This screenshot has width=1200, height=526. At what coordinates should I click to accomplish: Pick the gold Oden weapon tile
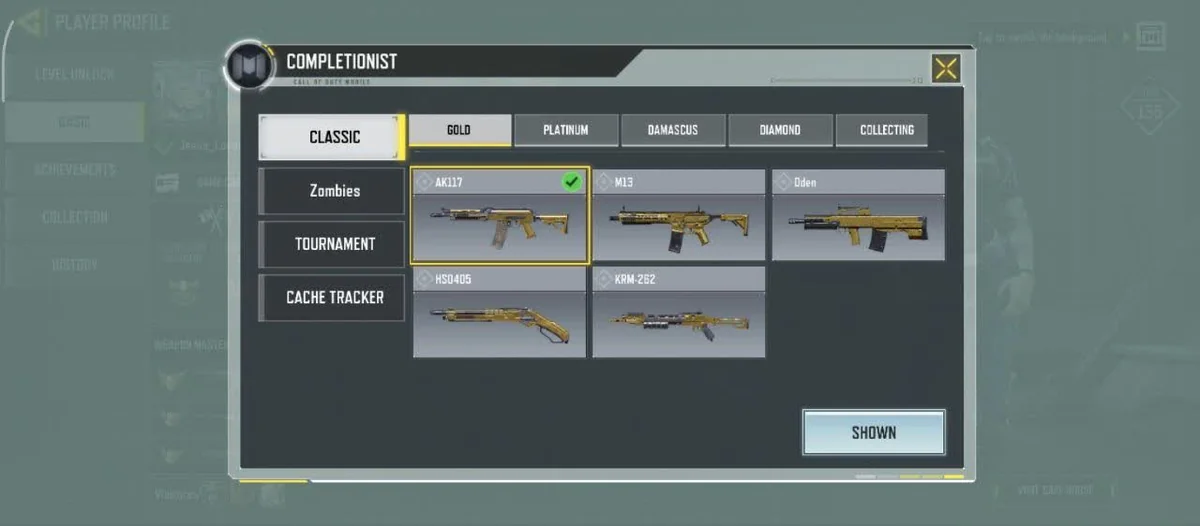858,215
